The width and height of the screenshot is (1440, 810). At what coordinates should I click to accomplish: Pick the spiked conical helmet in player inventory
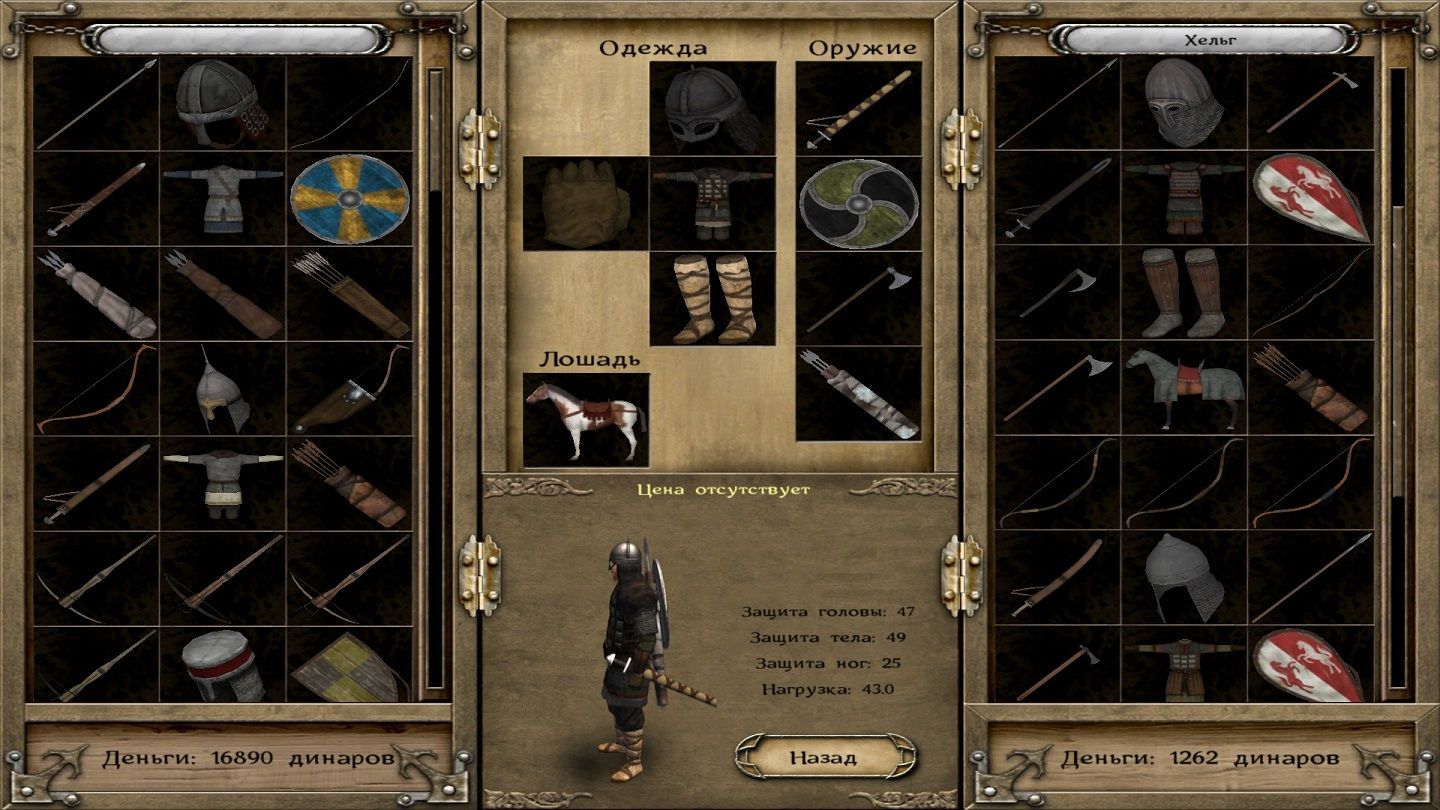(223, 389)
